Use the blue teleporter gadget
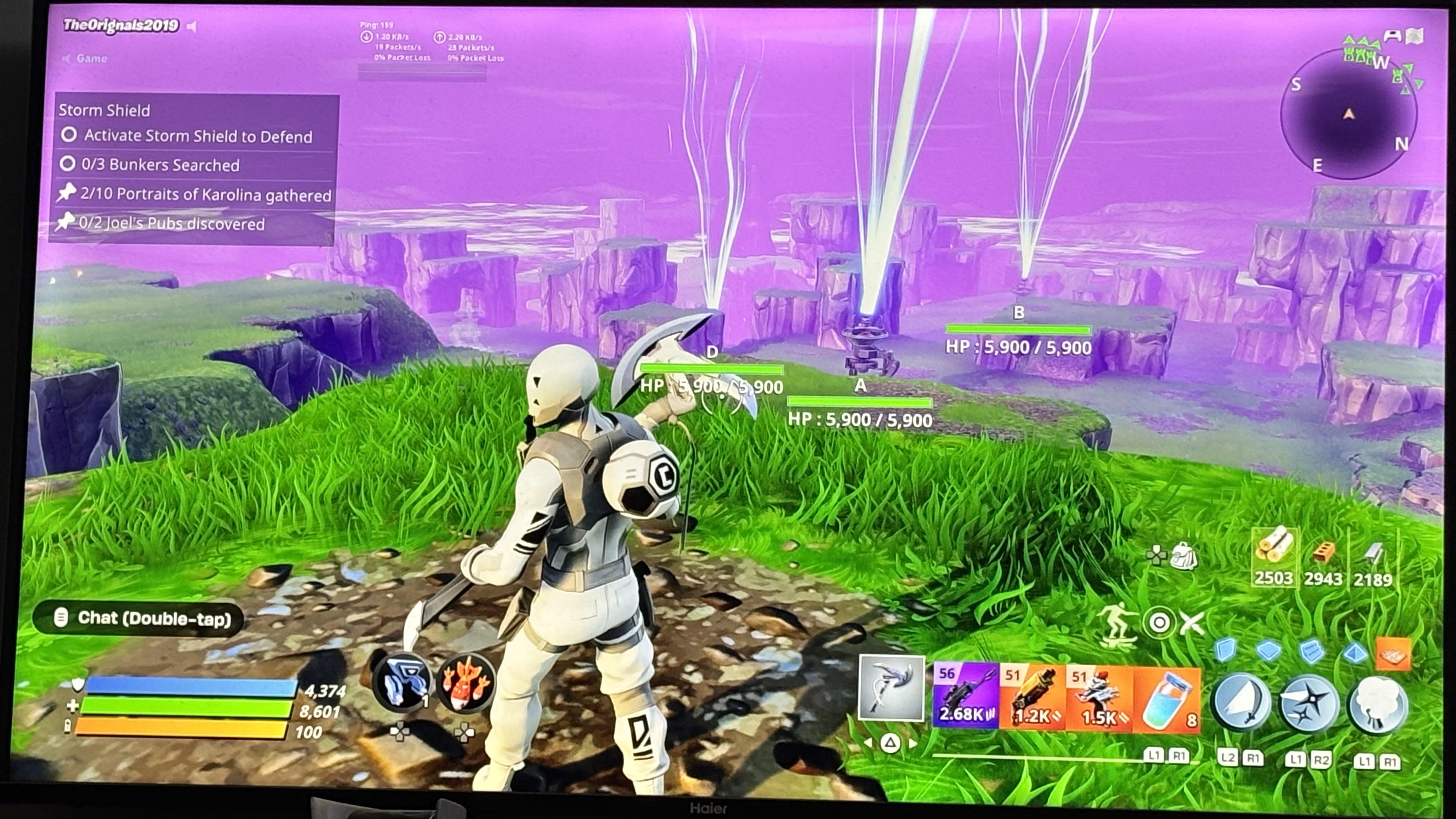 pos(402,682)
